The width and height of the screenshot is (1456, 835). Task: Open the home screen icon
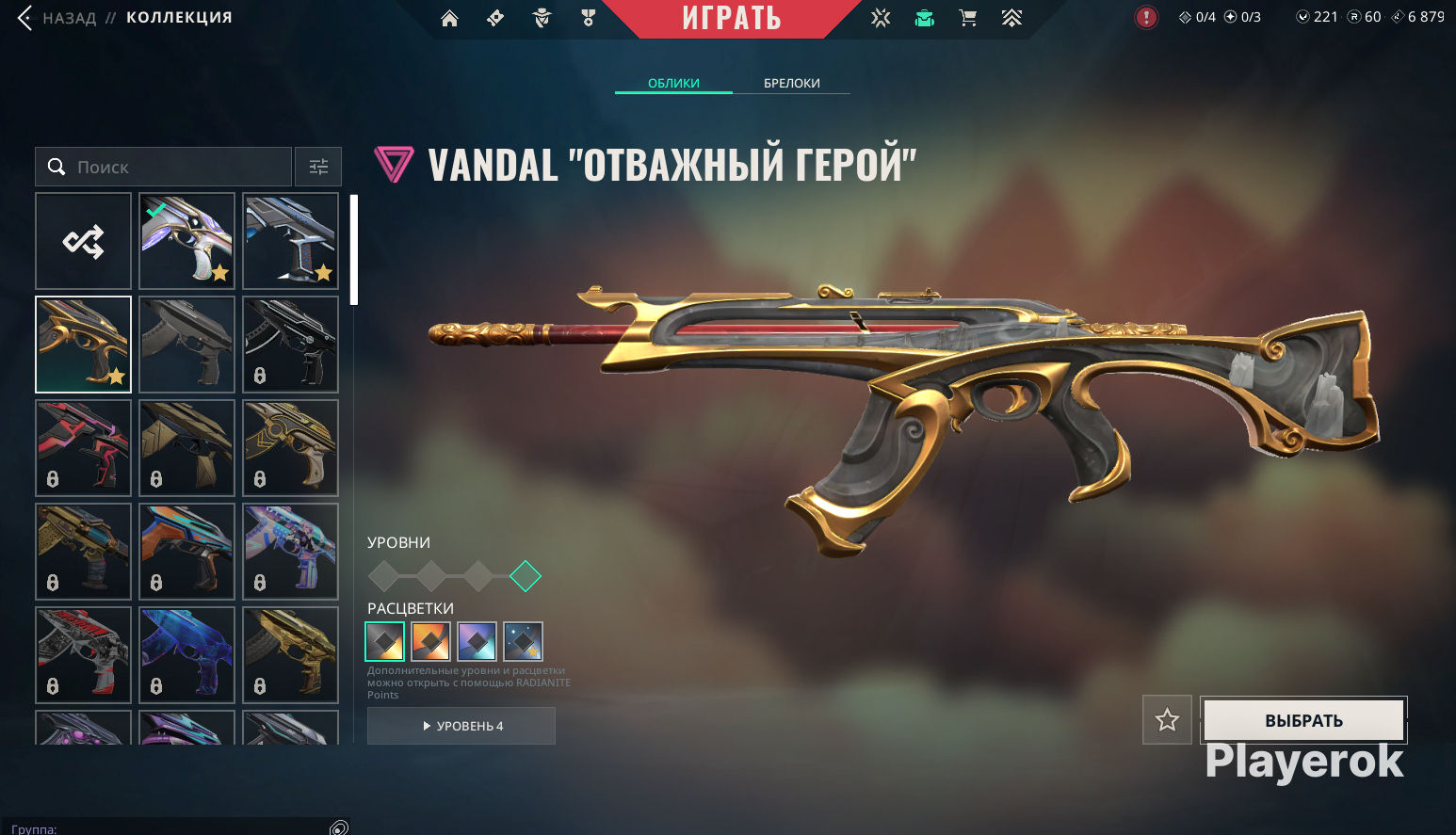[449, 18]
